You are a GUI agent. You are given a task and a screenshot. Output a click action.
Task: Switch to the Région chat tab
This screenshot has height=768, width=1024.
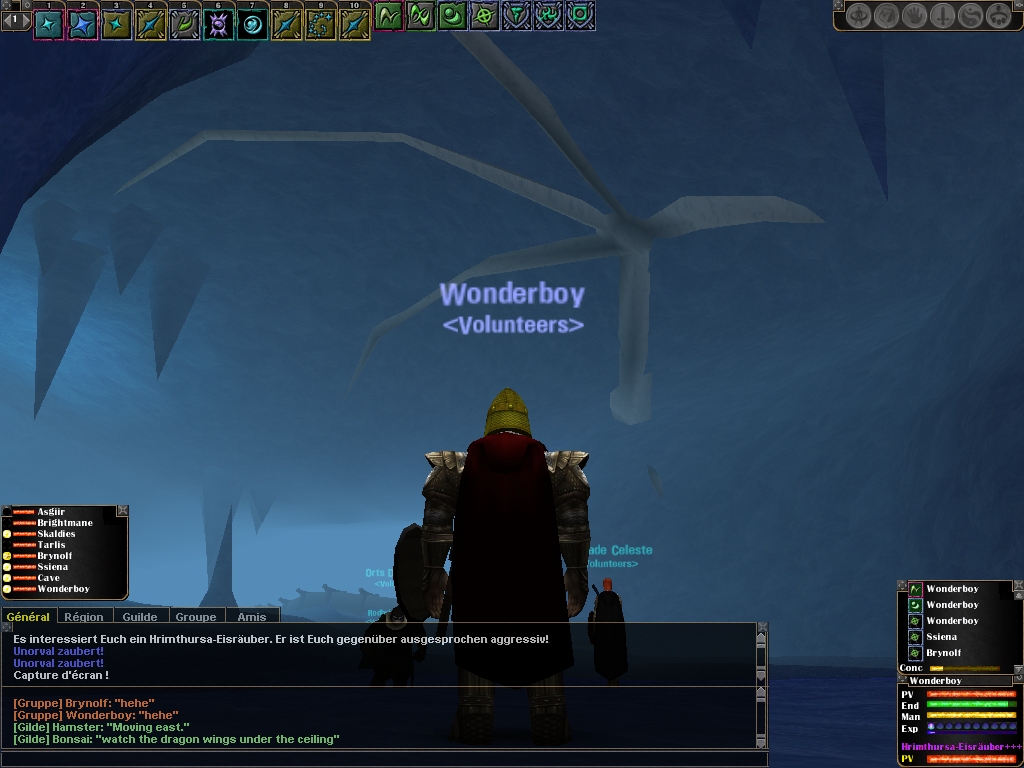(84, 617)
